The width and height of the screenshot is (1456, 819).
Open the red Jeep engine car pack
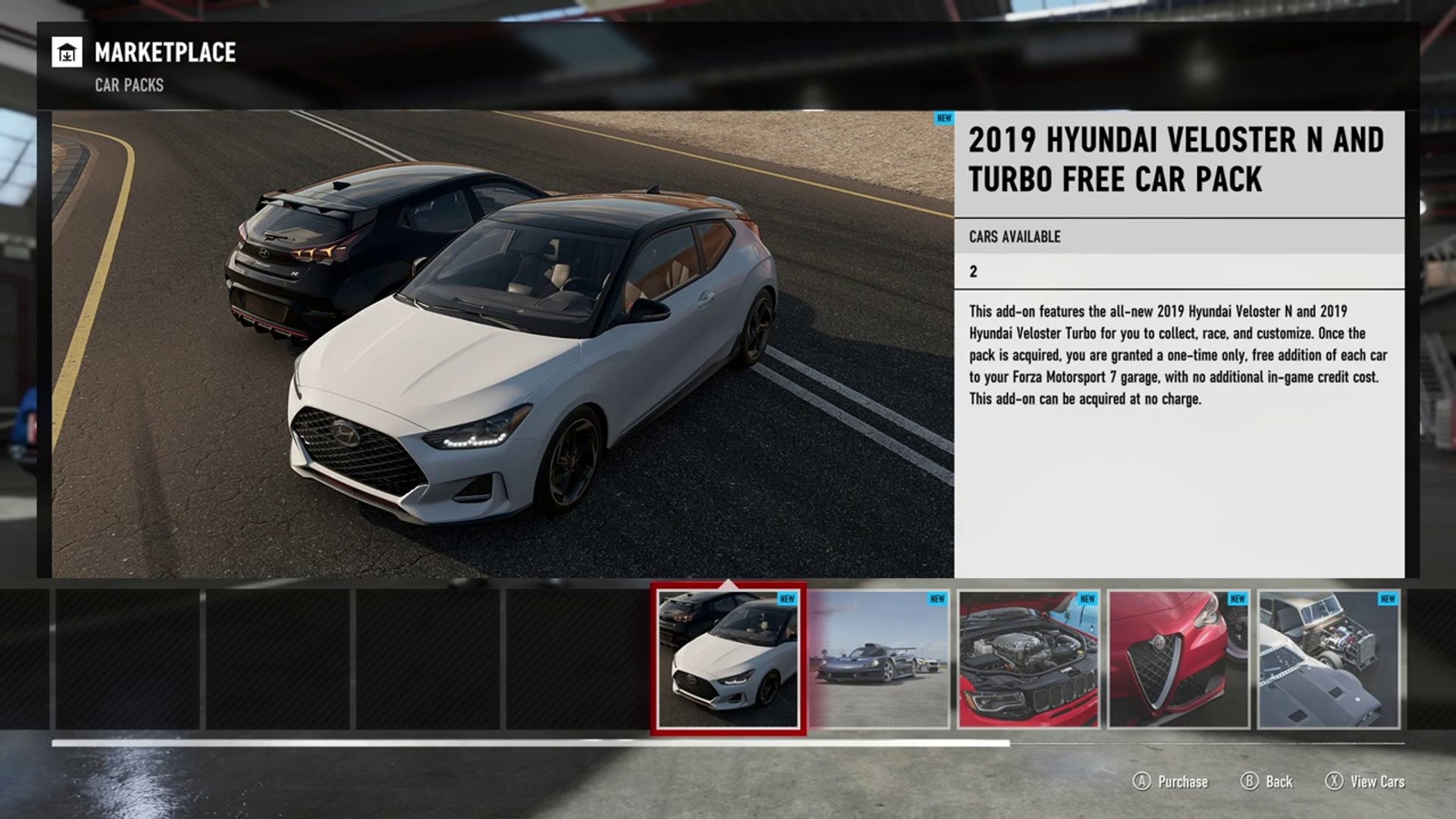coord(1028,660)
